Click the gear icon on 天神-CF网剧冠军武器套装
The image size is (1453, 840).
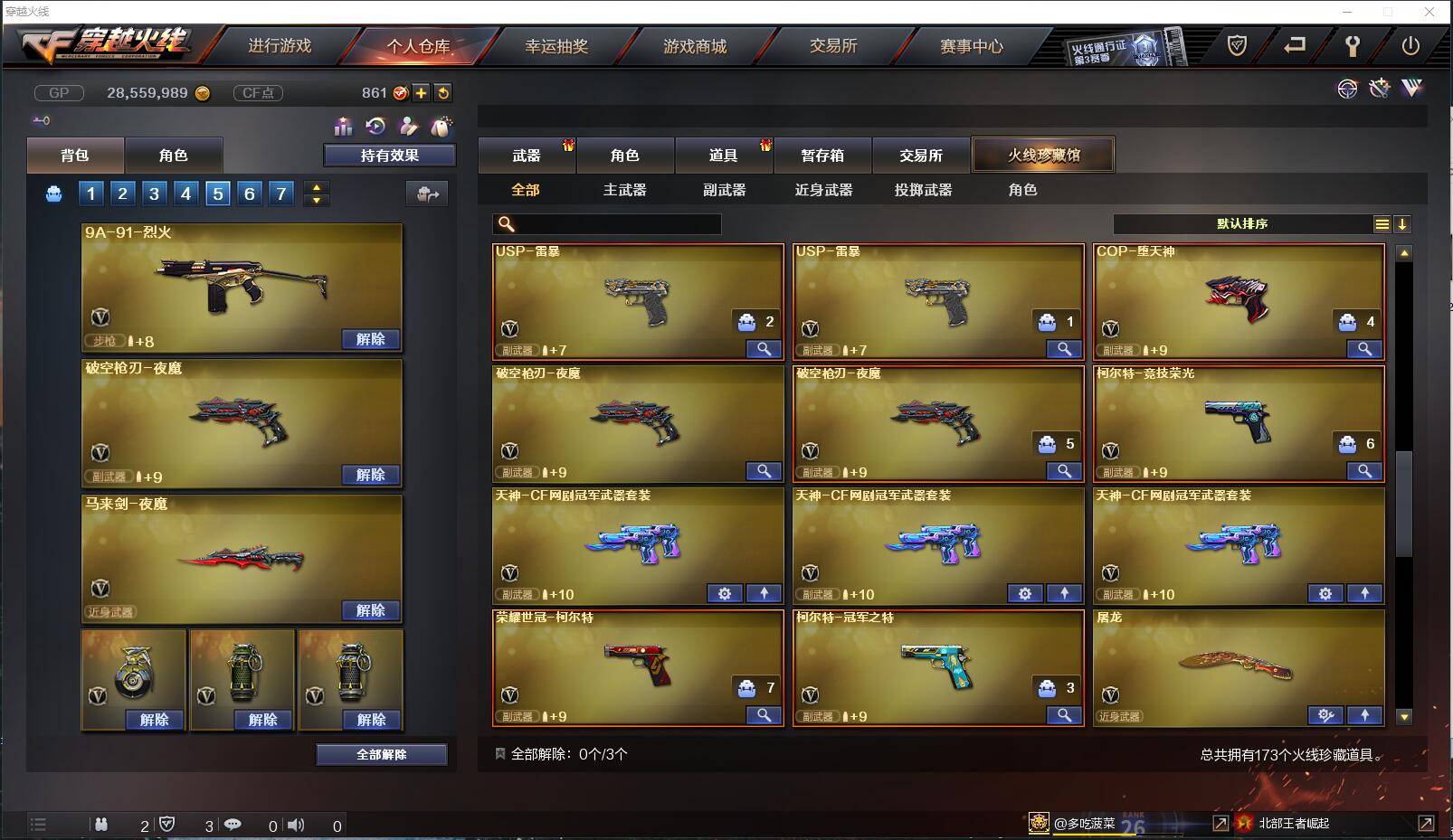click(724, 594)
